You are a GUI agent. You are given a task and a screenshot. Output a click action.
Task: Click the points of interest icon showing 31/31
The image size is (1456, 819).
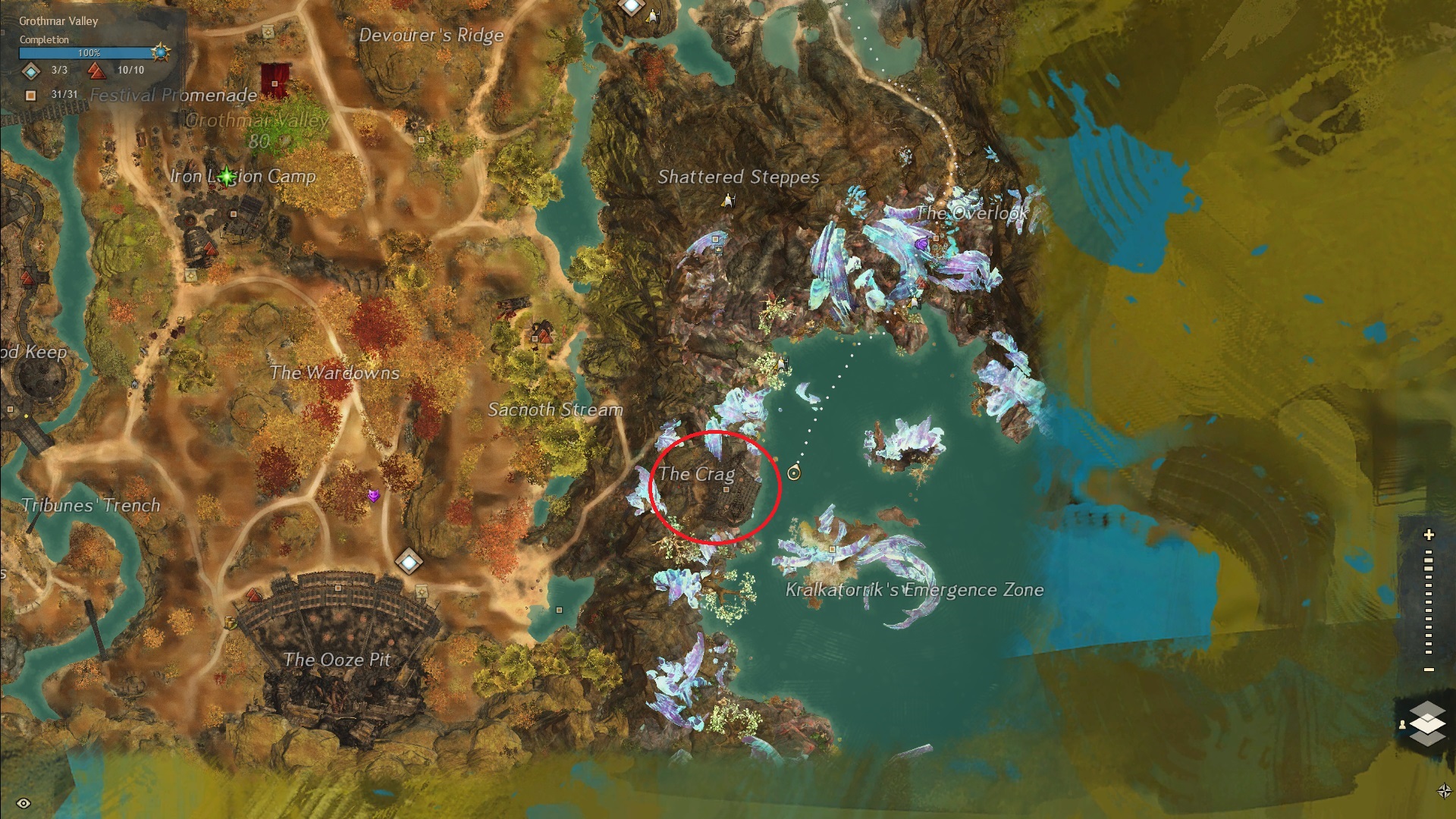[x=31, y=95]
